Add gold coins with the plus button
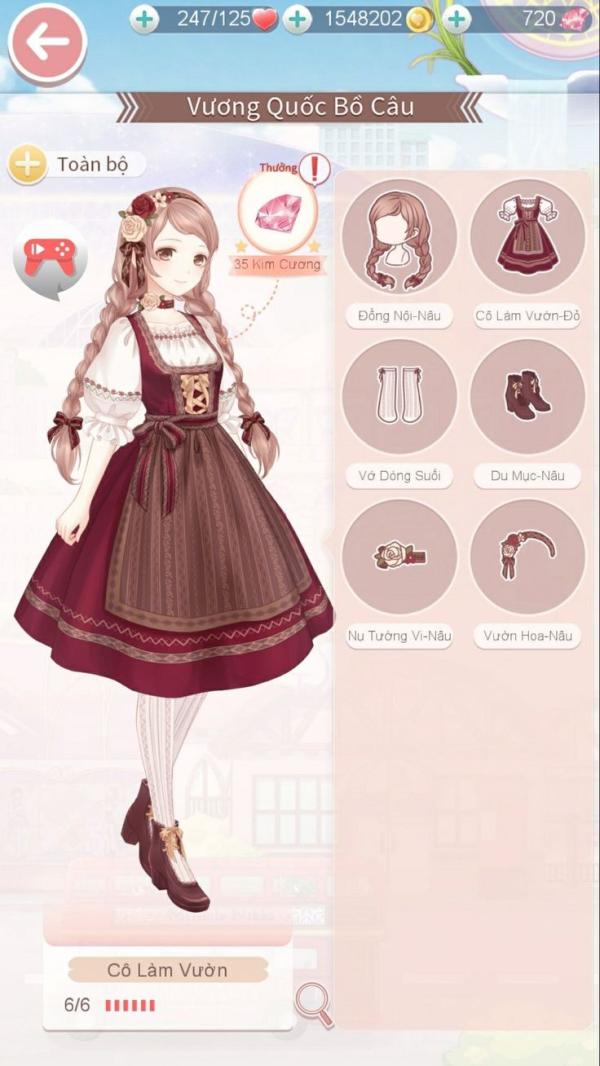This screenshot has height=1066, width=600. pos(296,19)
